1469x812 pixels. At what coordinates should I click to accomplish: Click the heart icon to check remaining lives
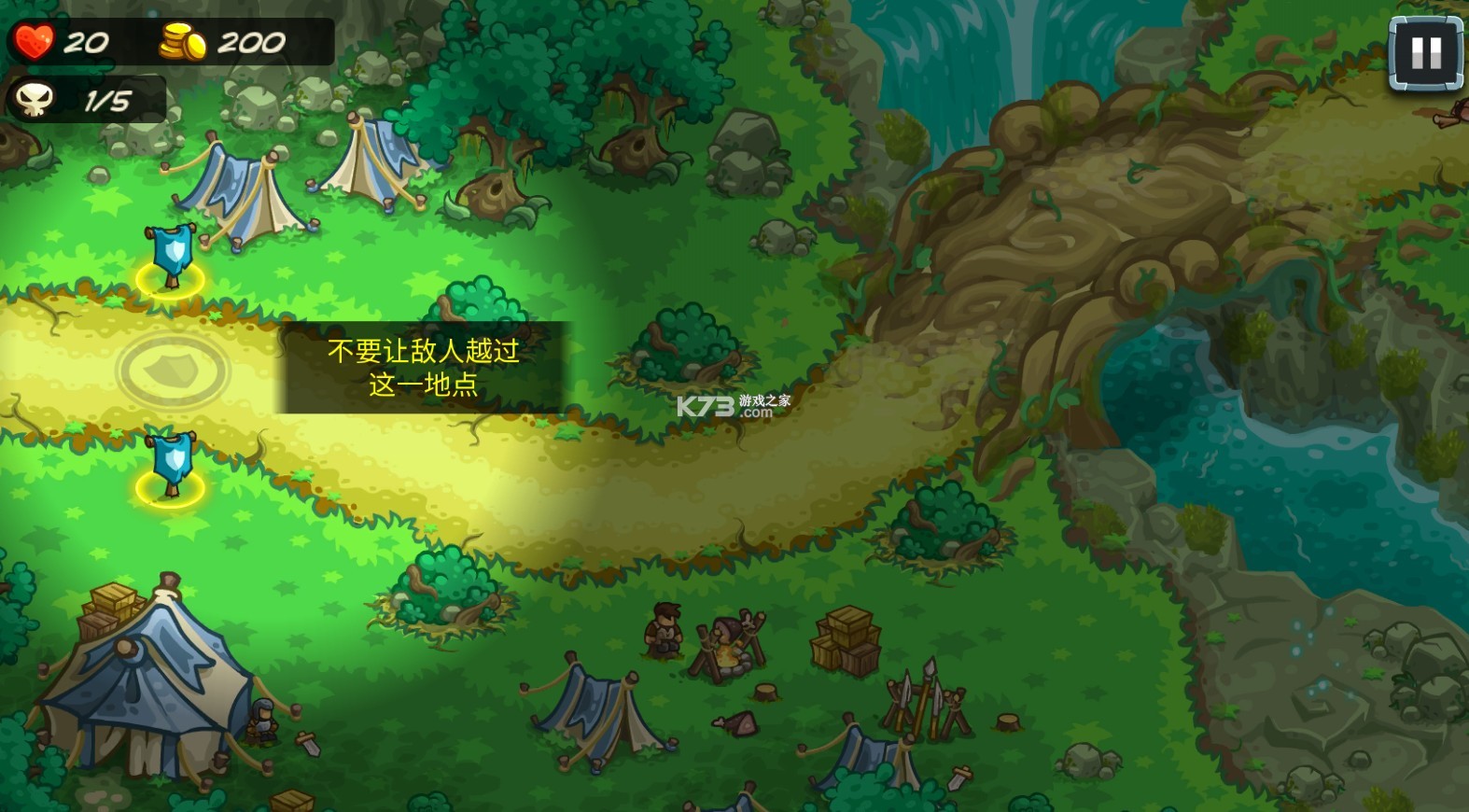[x=34, y=39]
